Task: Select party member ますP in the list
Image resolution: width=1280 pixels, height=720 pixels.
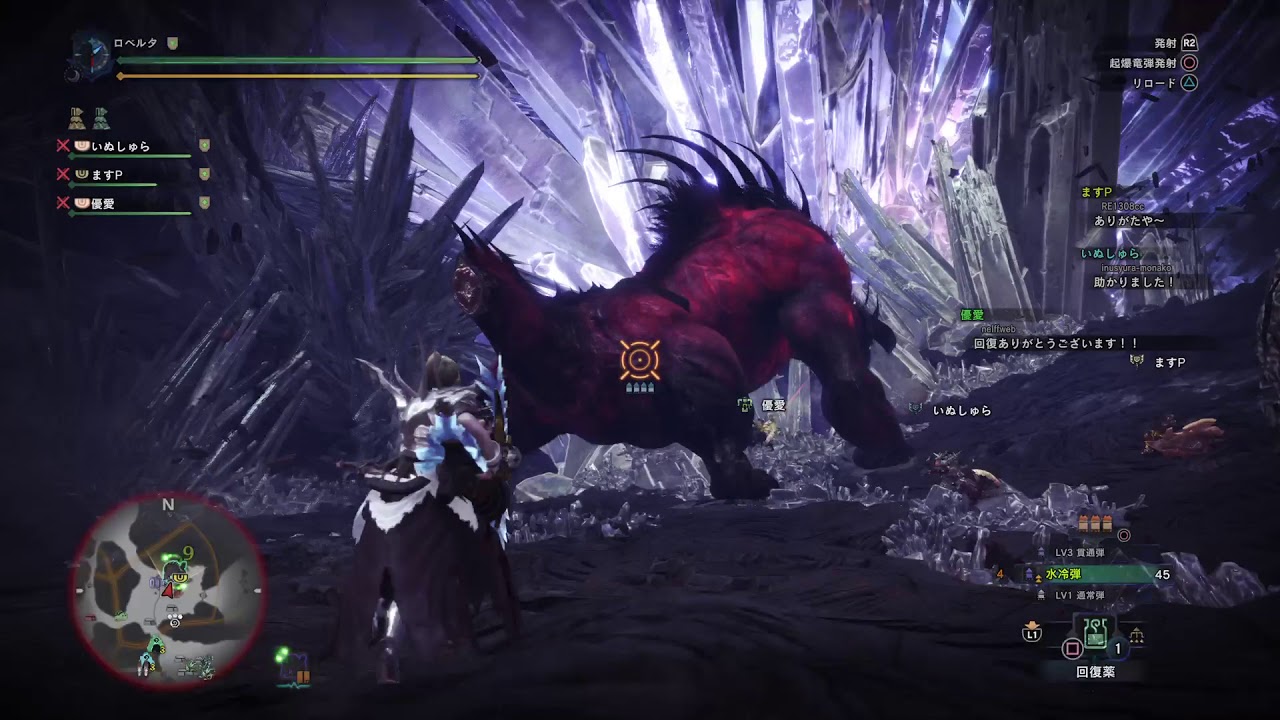Action: click(x=106, y=175)
